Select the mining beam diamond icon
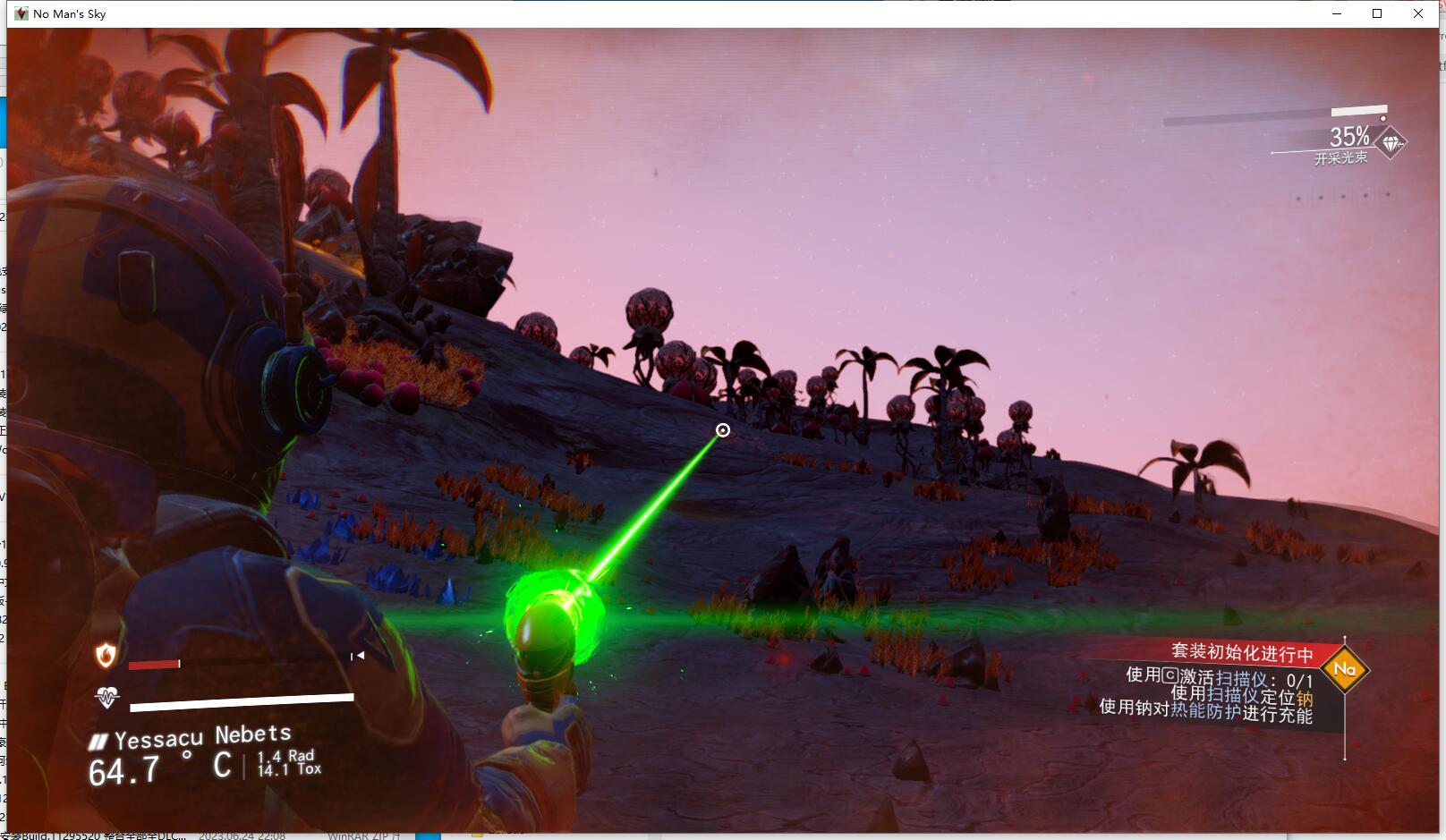 1391,143
